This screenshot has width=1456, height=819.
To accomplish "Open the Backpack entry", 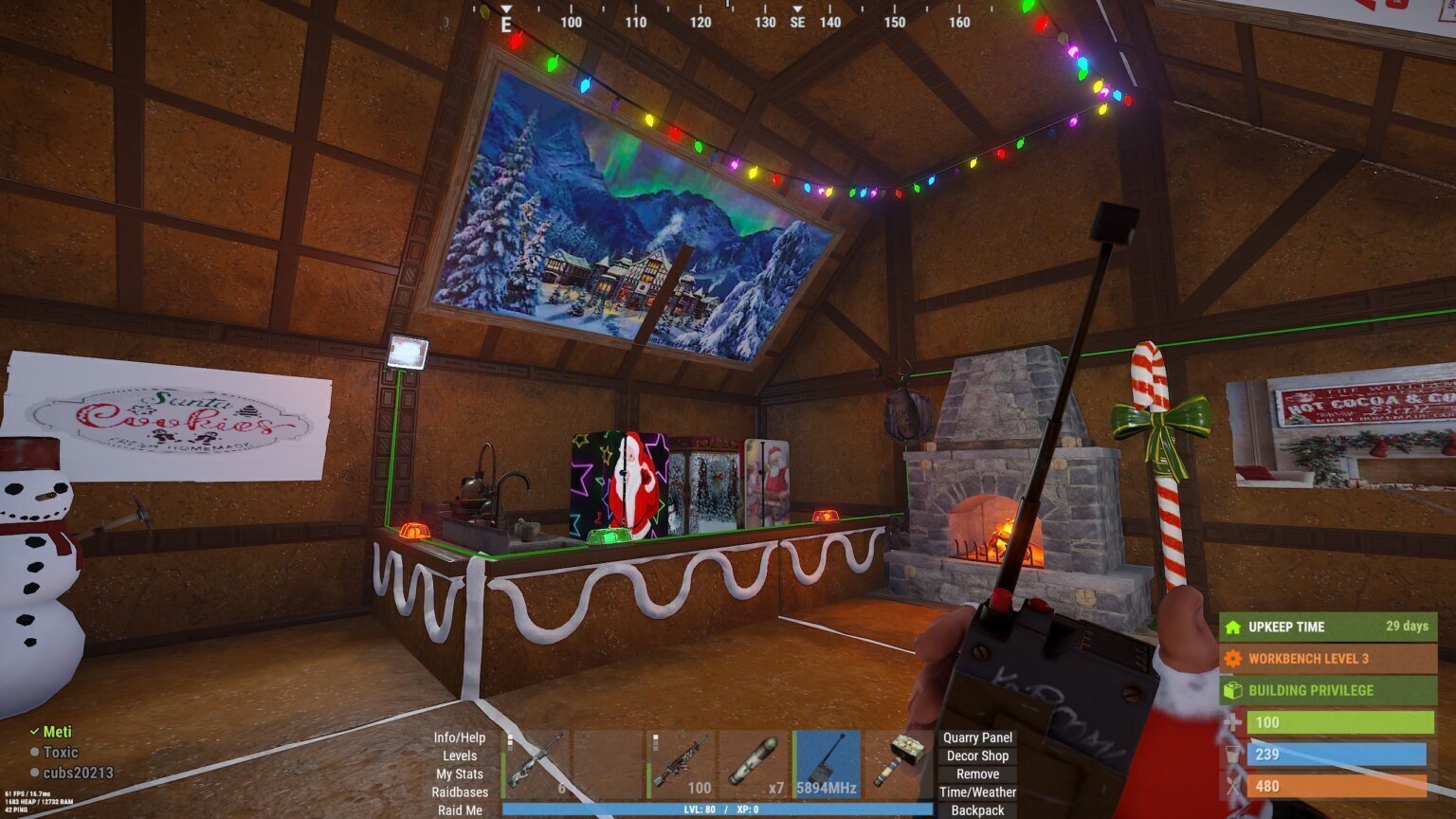I will coord(976,810).
